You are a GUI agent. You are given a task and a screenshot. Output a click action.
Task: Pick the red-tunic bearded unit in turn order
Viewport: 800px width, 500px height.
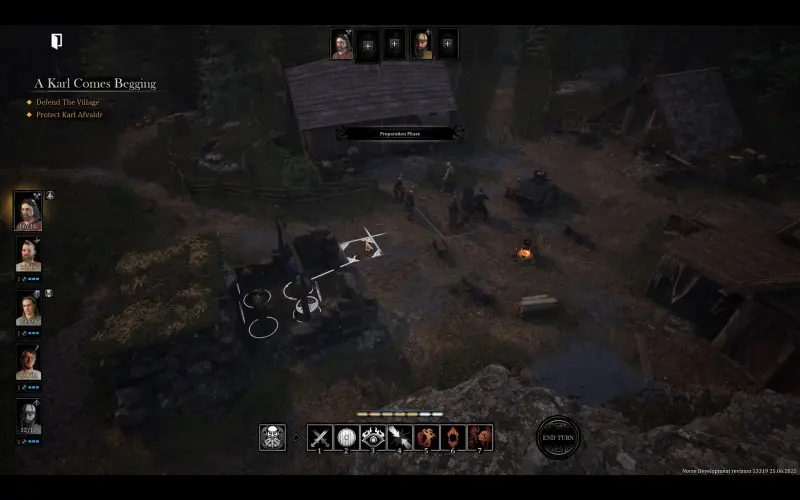pyautogui.click(x=343, y=44)
